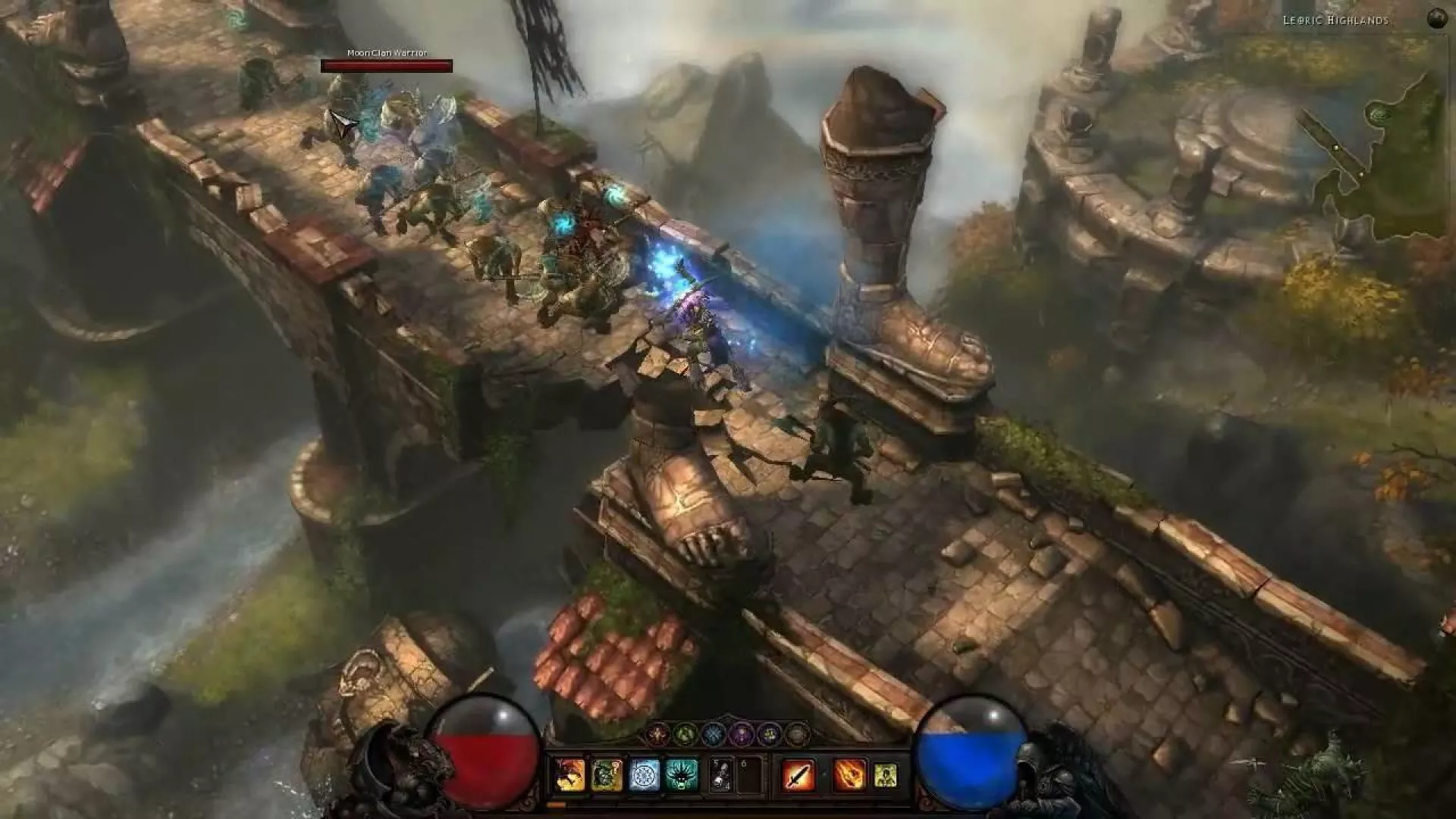Select the round blue crossed menu button
1456x819 pixels.
click(713, 734)
